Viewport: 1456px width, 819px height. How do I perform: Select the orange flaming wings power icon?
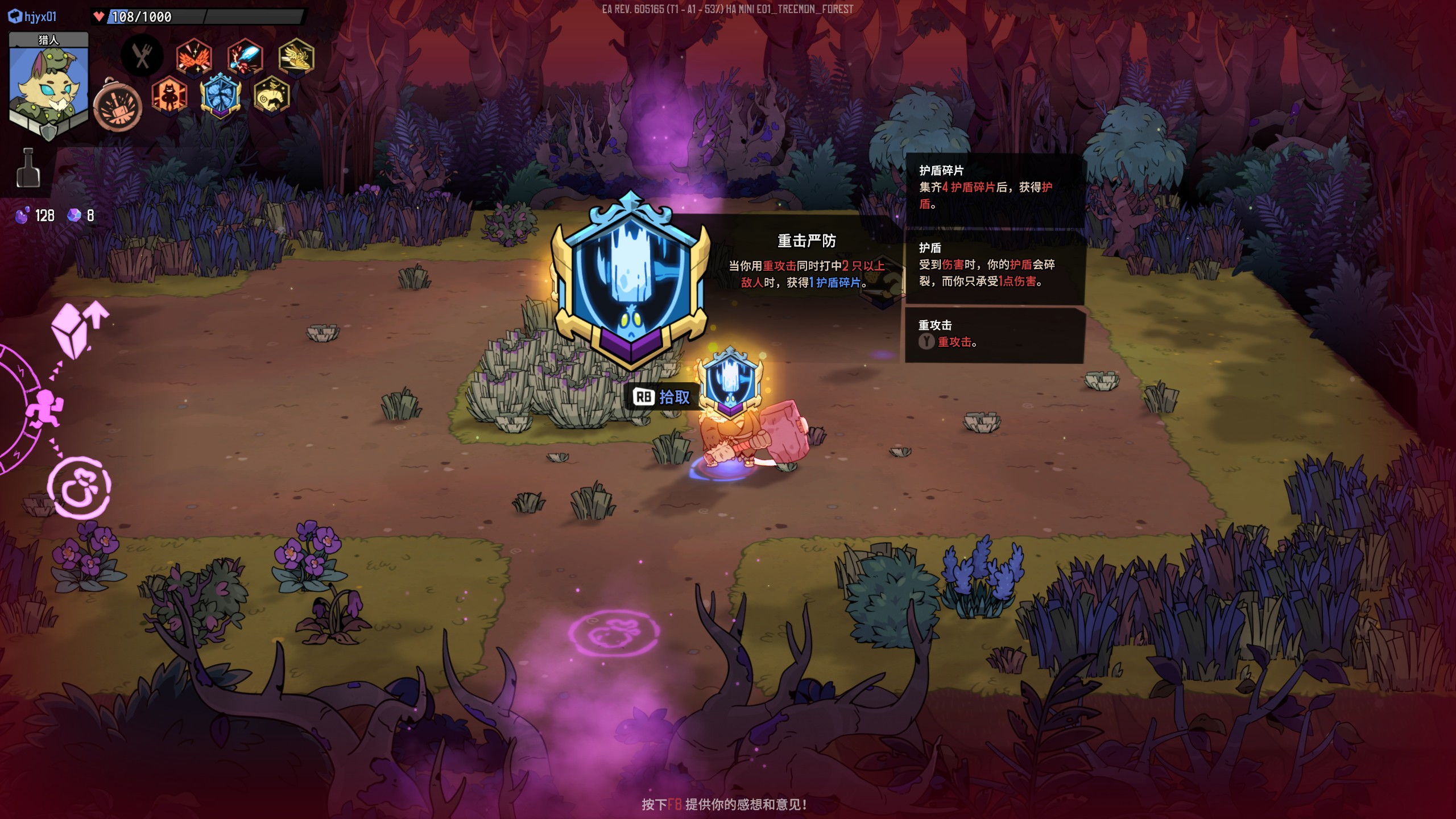[194, 57]
